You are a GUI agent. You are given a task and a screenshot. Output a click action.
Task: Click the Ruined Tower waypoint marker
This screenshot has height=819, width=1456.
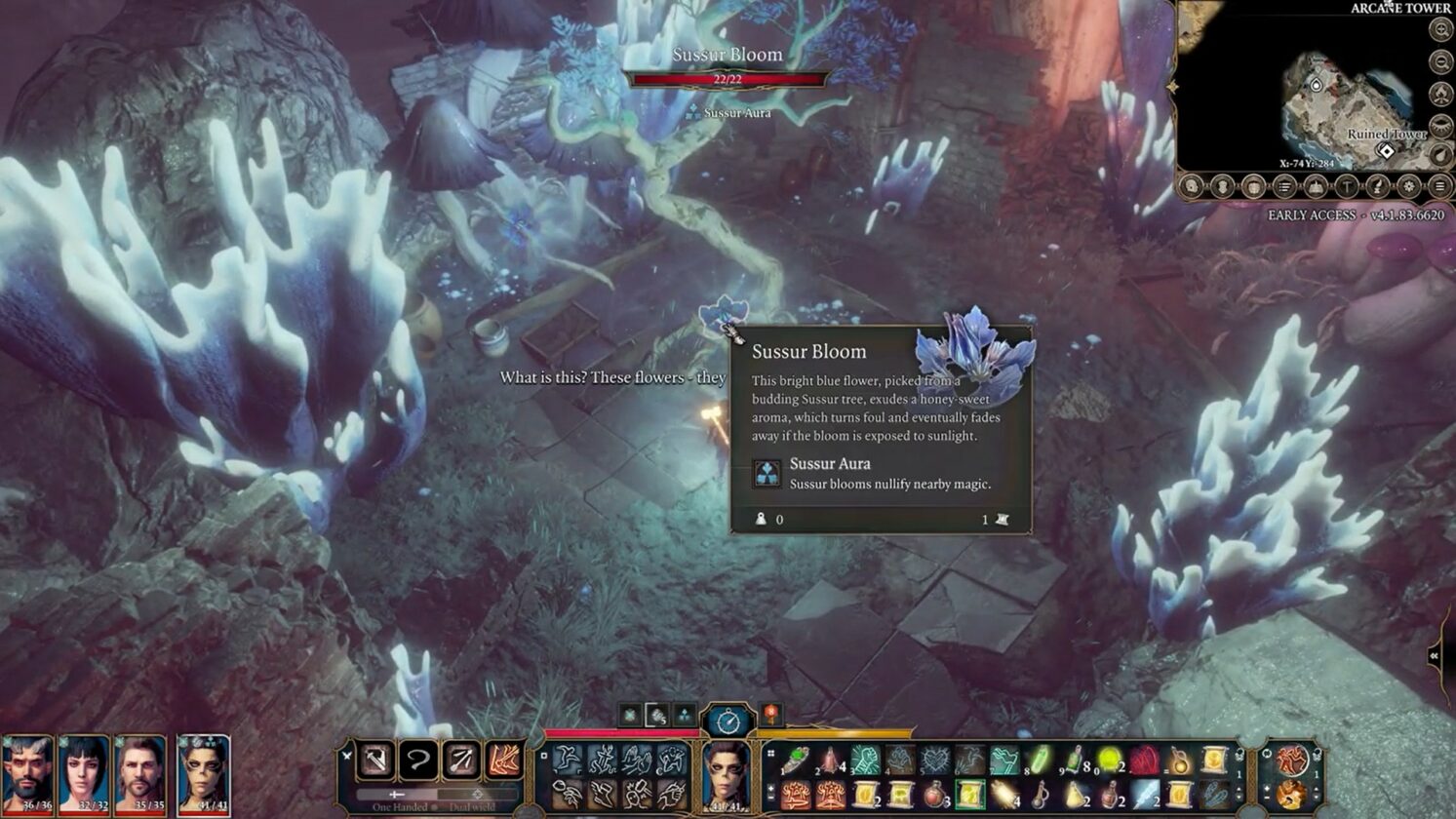coord(1386,151)
